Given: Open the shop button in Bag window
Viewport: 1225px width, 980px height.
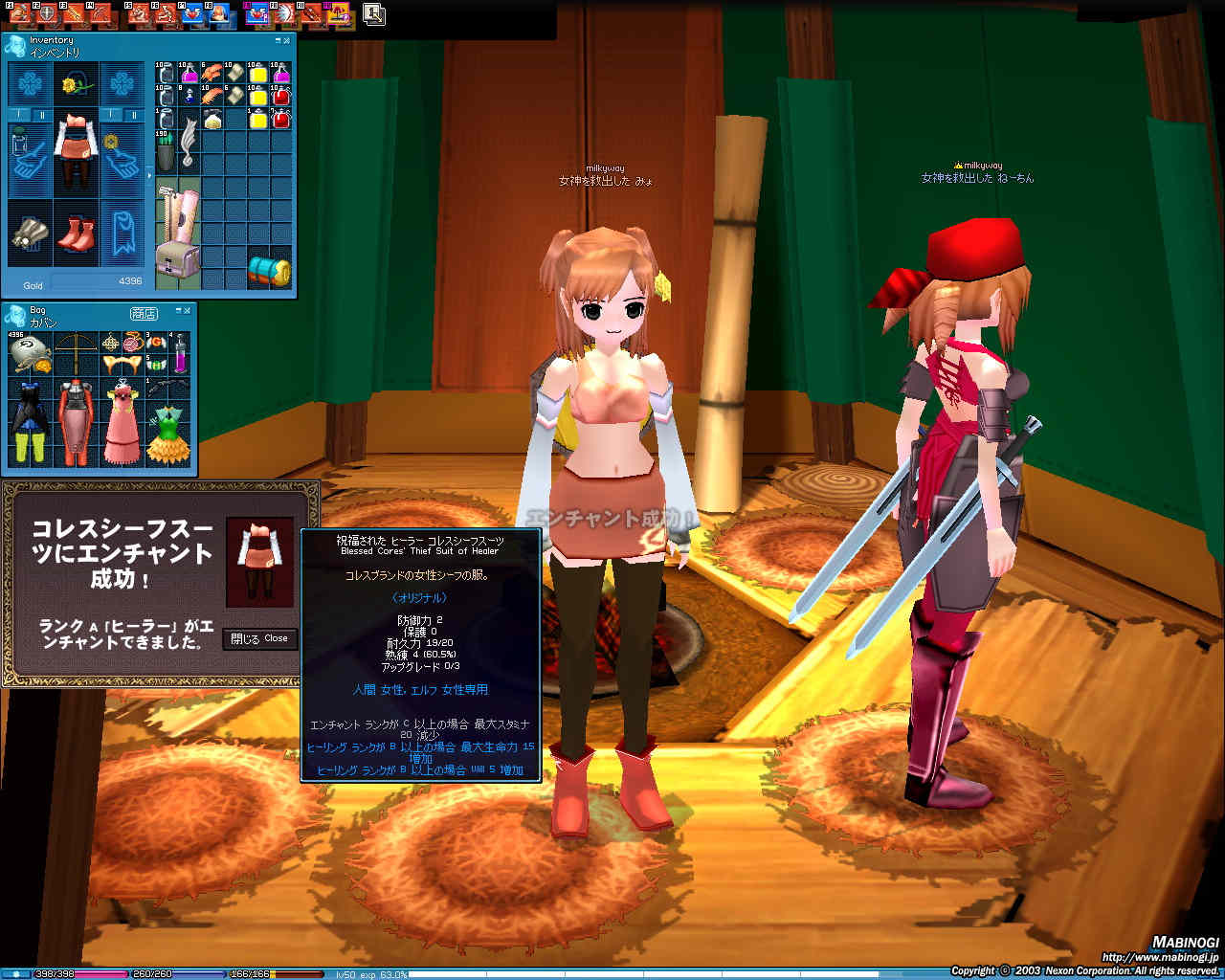Looking at the screenshot, I should pyautogui.click(x=144, y=314).
